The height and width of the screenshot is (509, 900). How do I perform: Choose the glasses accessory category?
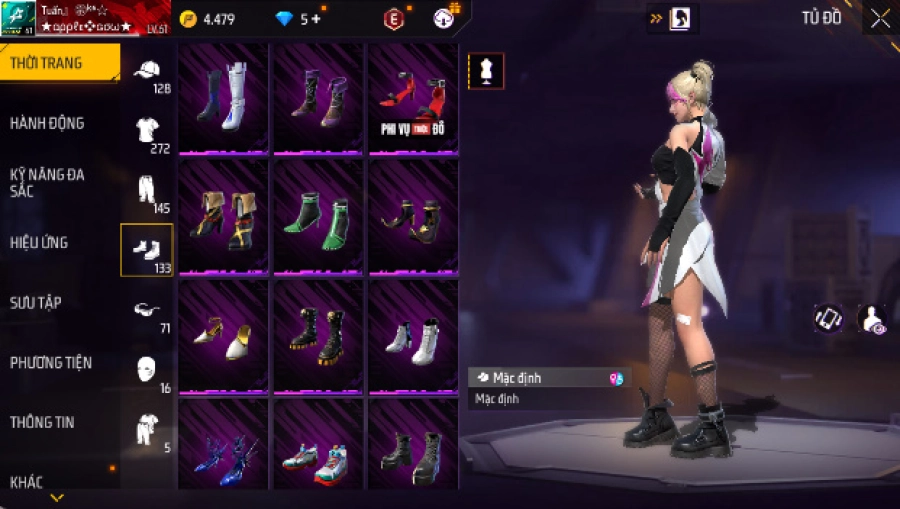tap(147, 309)
